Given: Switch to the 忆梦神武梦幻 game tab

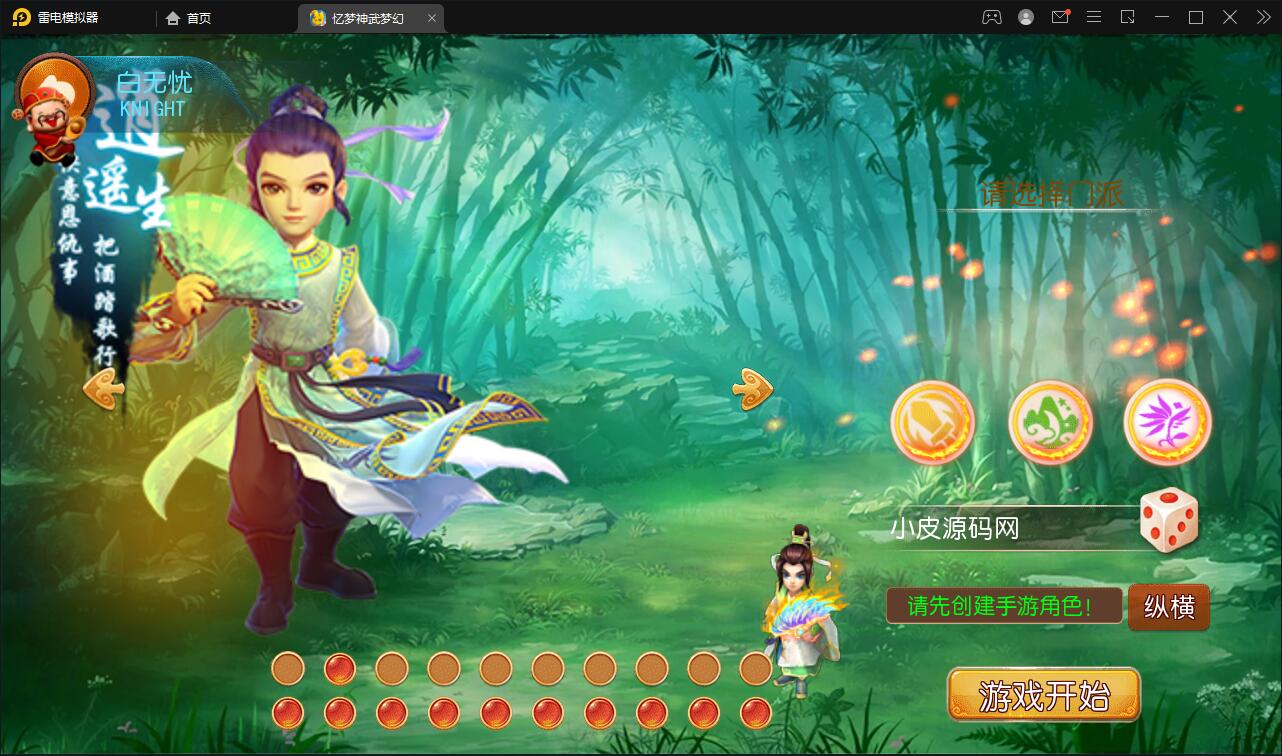Looking at the screenshot, I should (x=362, y=17).
